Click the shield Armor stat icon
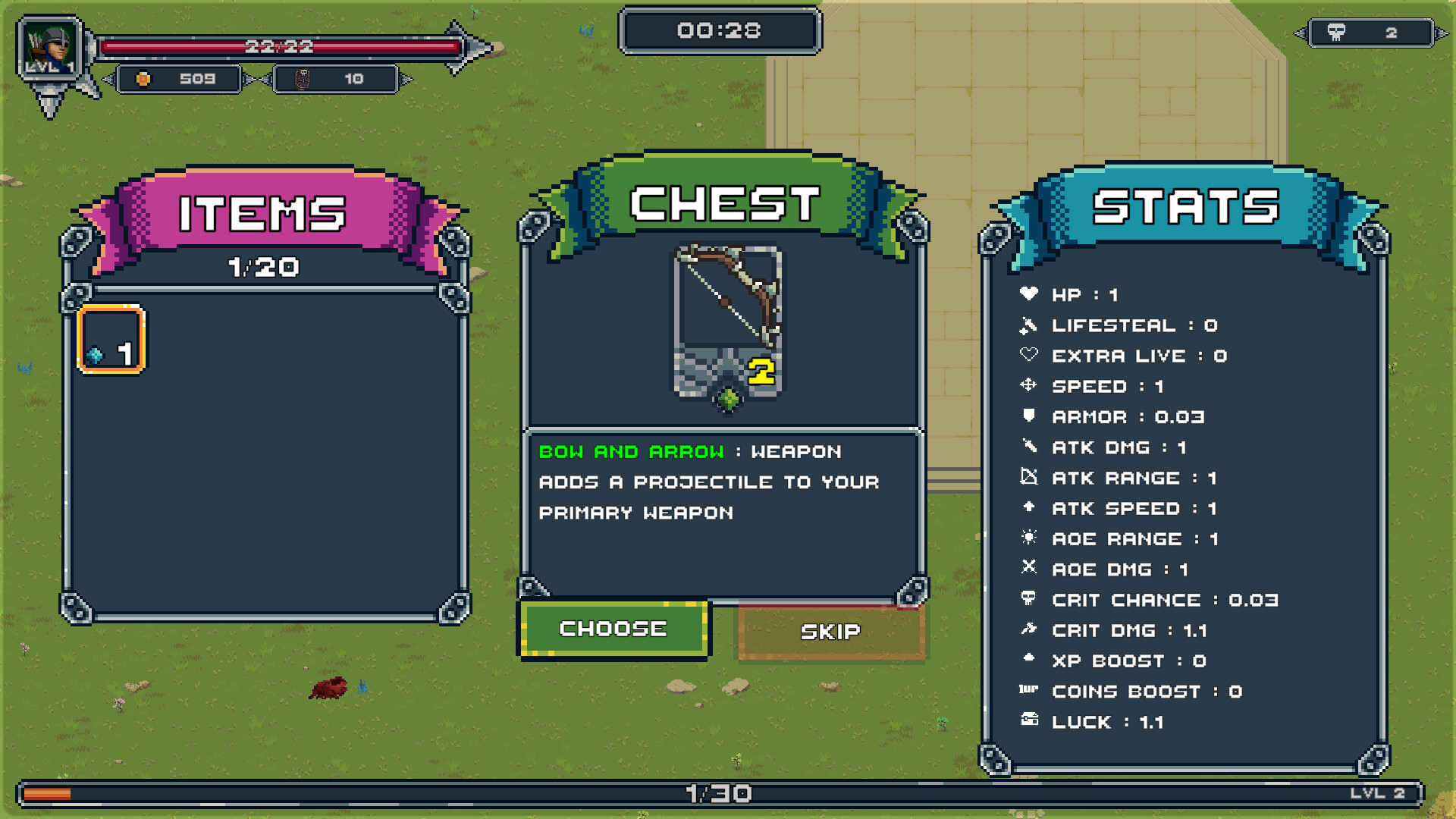The width and height of the screenshot is (1456, 819). point(1029,416)
